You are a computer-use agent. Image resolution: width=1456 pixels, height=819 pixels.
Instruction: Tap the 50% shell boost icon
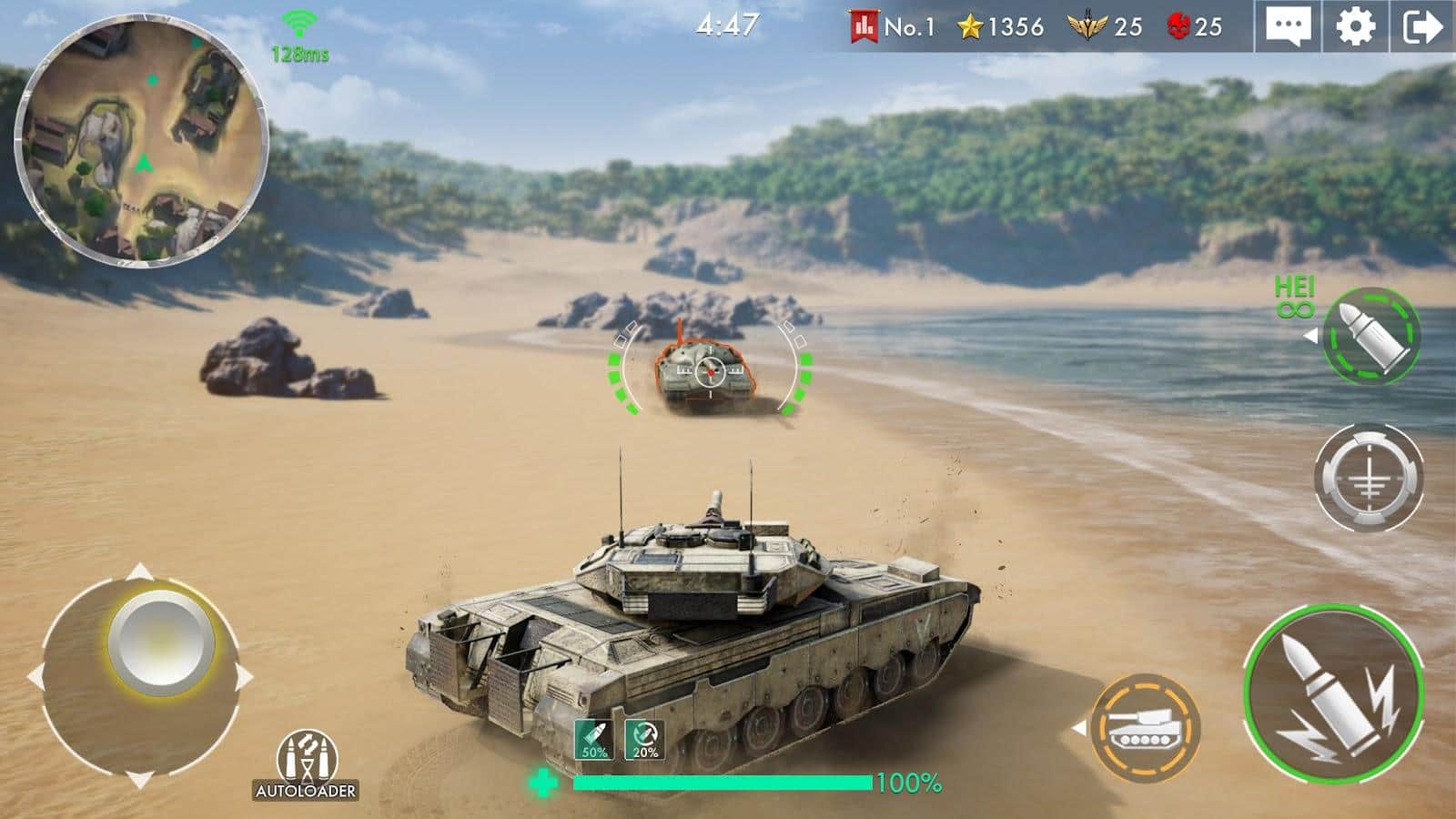tap(593, 739)
